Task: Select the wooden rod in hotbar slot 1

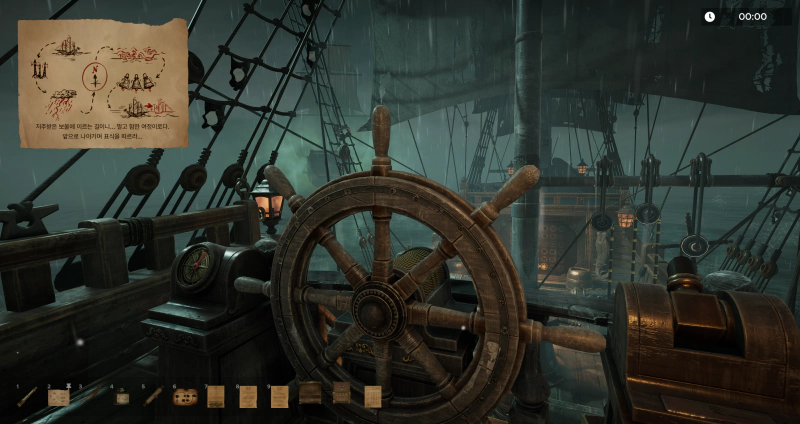Action: coord(27,396)
